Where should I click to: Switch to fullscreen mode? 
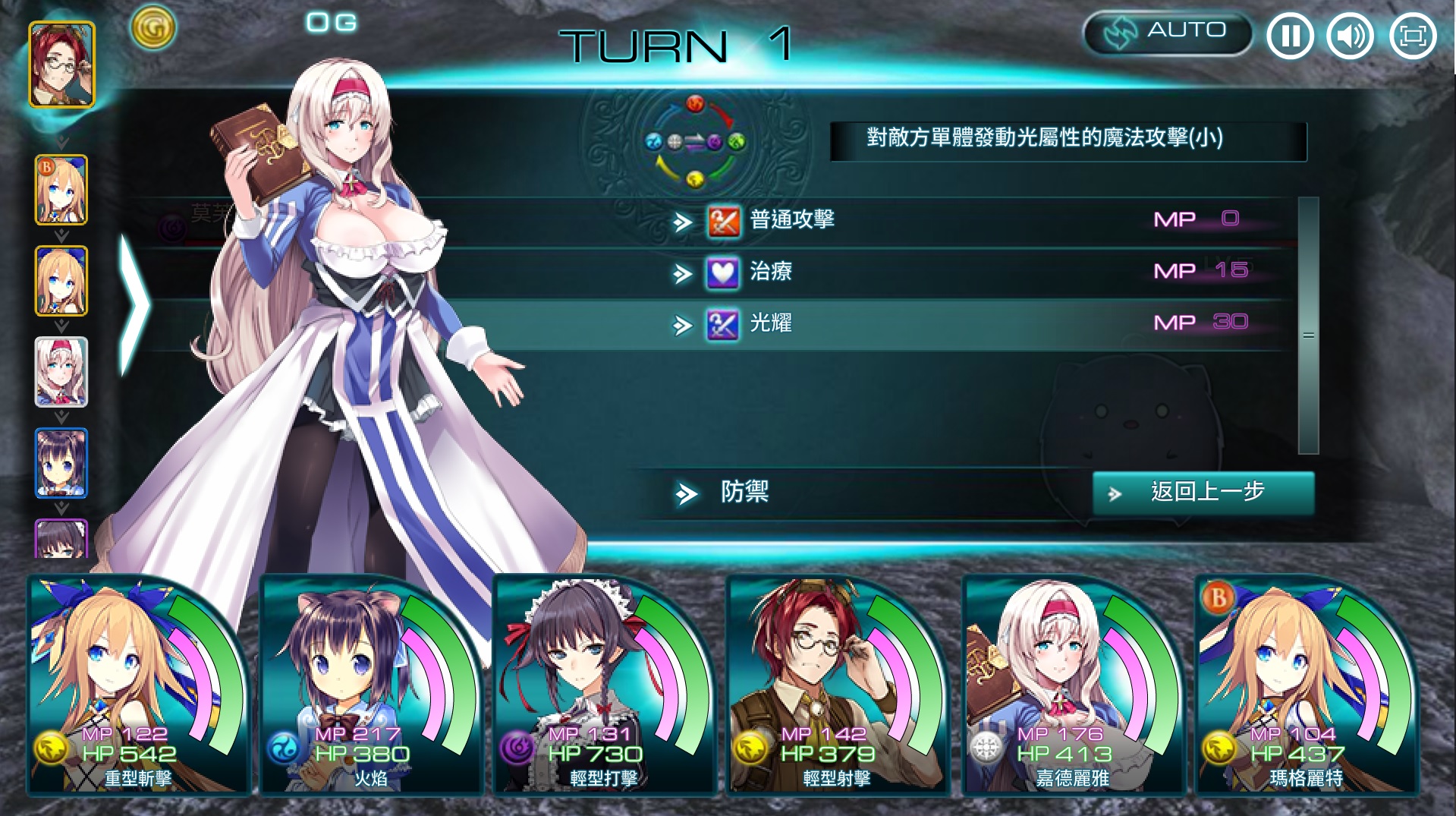point(1412,36)
